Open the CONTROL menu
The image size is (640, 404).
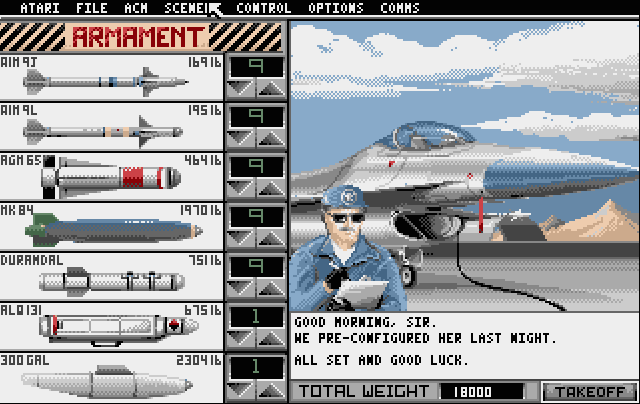coord(264,8)
